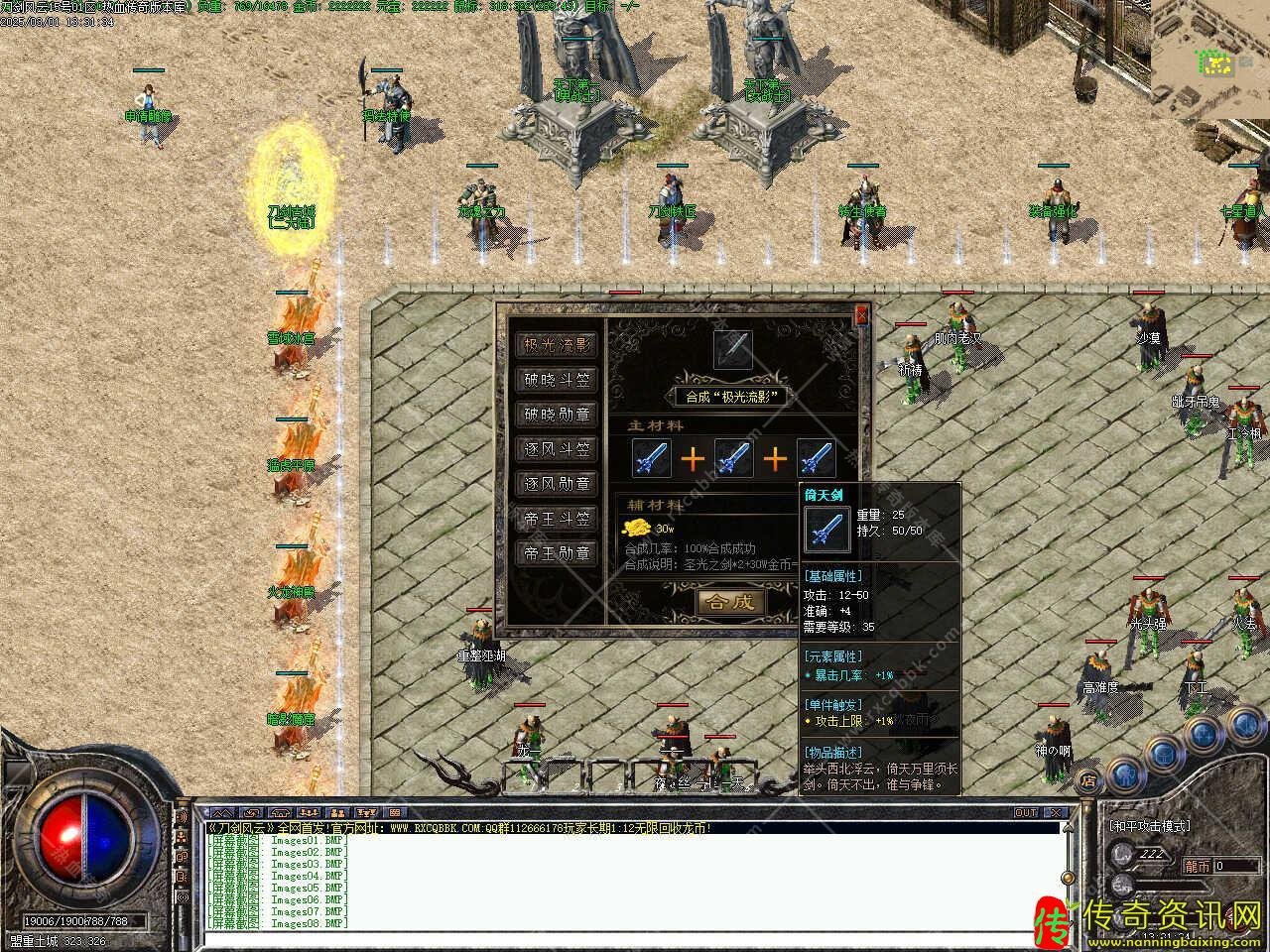
Task: Close the crafting window with the red X
Action: click(x=861, y=314)
